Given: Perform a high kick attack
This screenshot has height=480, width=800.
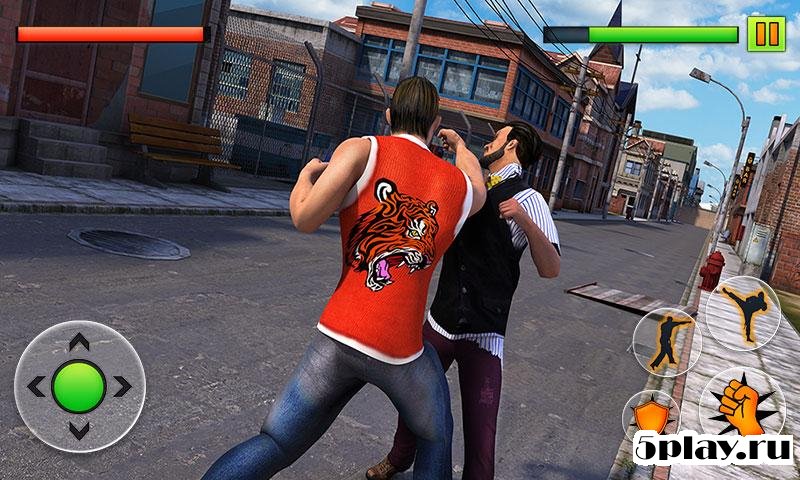Looking at the screenshot, I should pyautogui.click(x=743, y=312).
